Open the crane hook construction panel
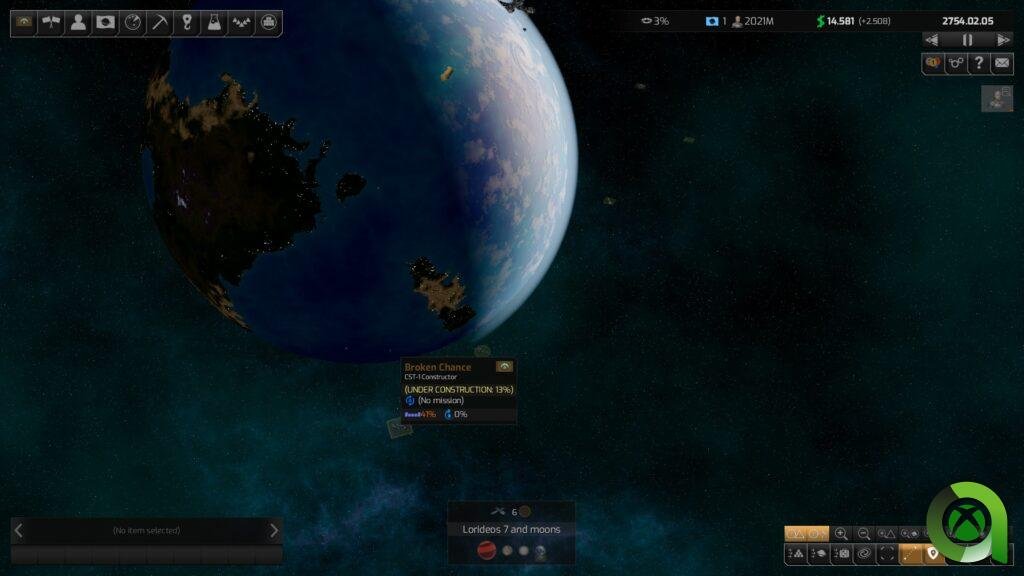1024x576 pixels. [186, 23]
